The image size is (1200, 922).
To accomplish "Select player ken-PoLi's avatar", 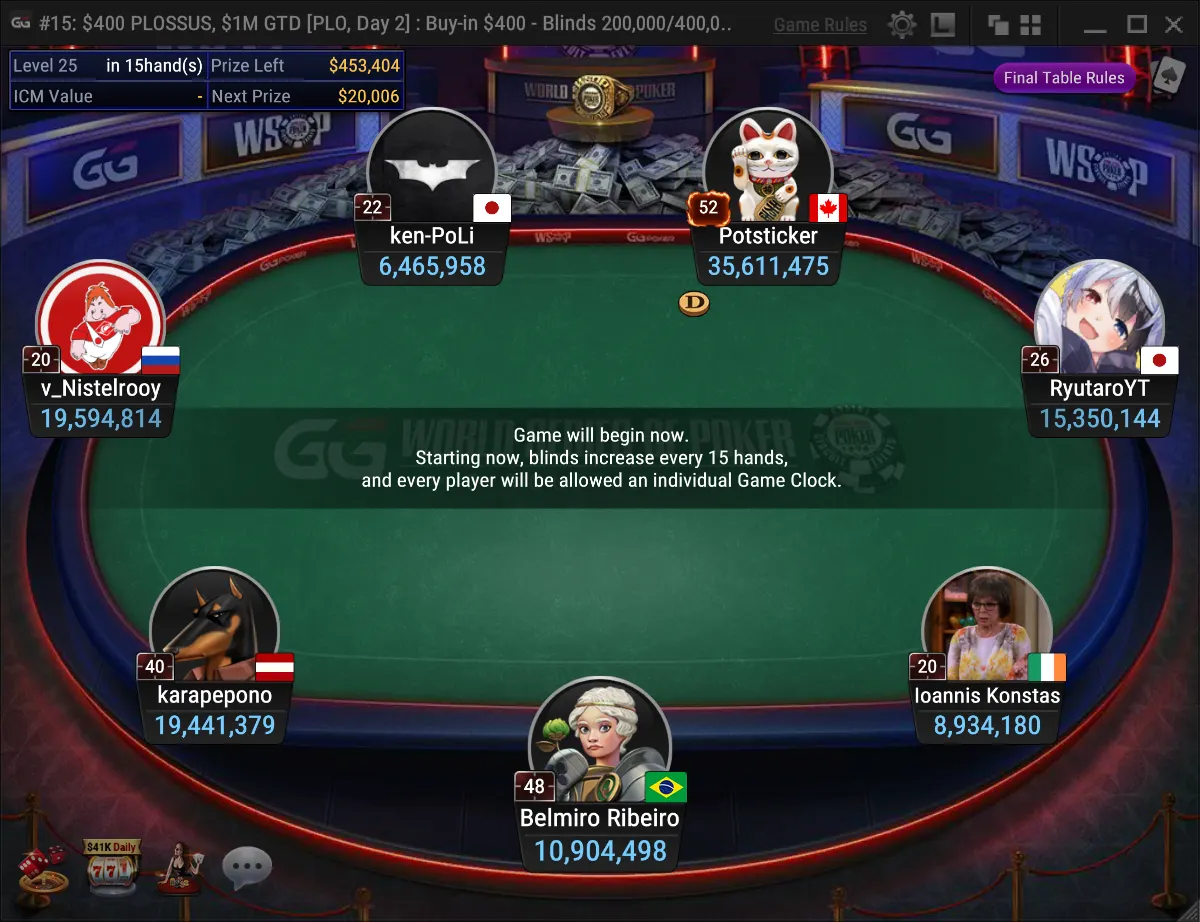I will pos(432,165).
